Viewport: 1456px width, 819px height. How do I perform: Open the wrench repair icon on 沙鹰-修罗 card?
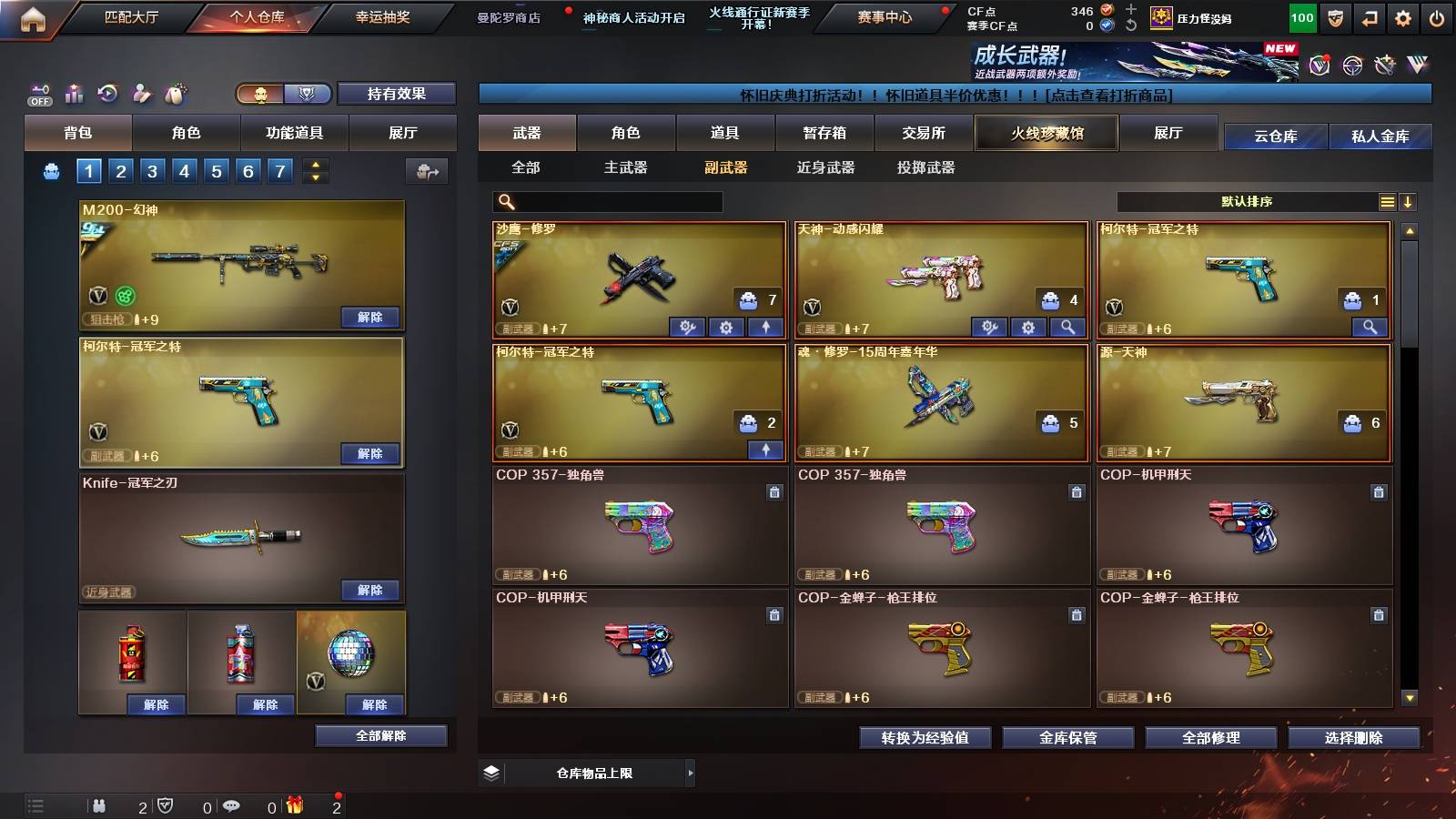(x=688, y=328)
